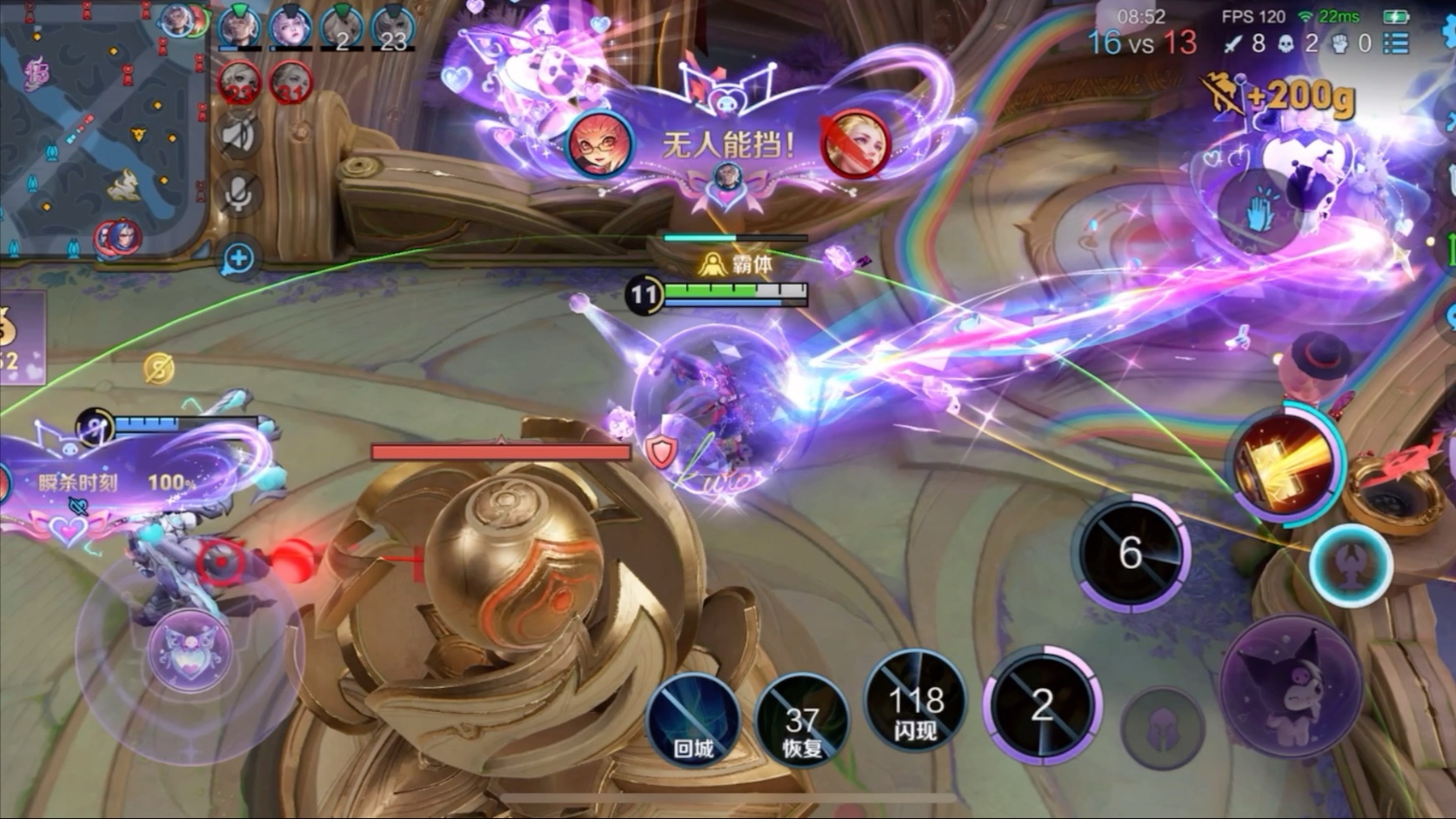Activate the 恢复 heal spell
The width and height of the screenshot is (1456, 819).
pos(801,721)
